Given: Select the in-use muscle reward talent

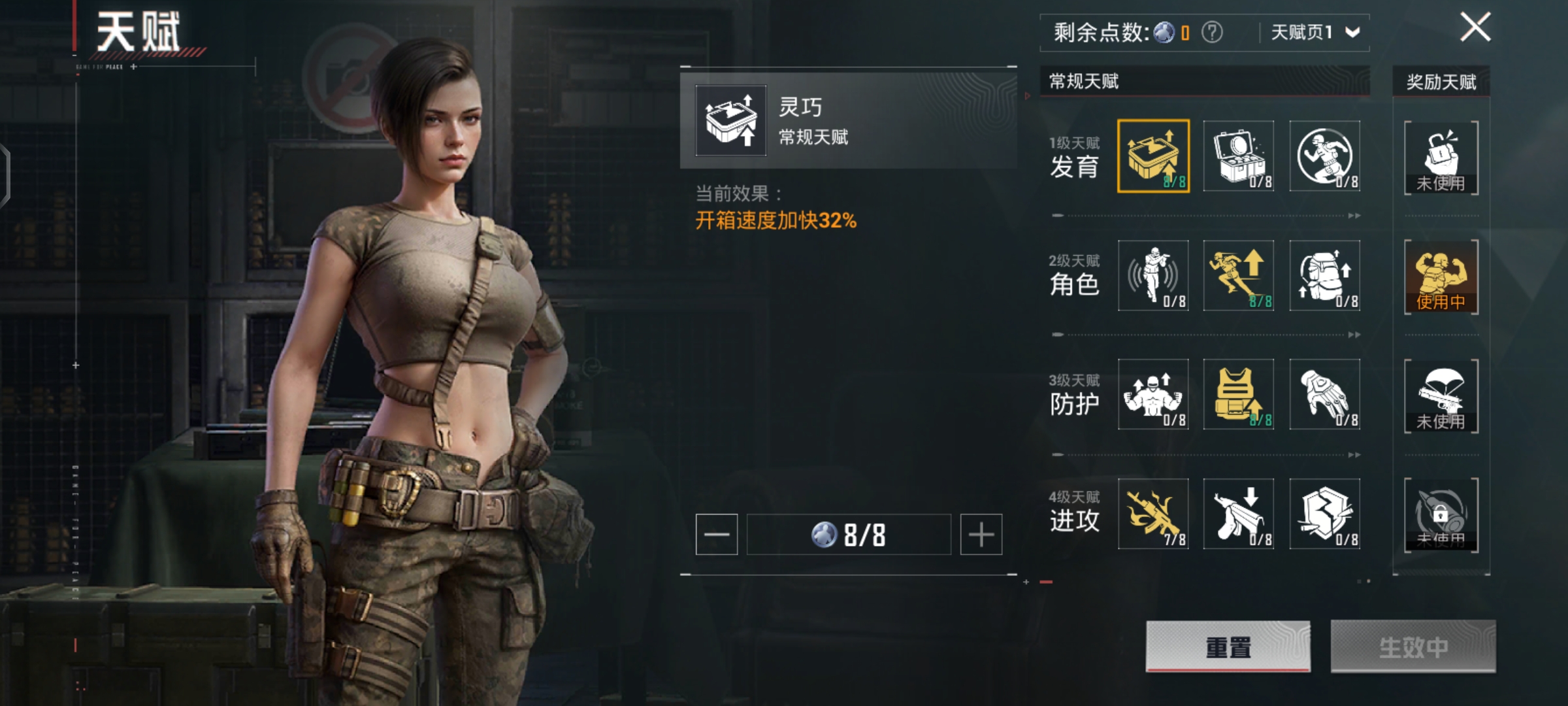Looking at the screenshot, I should [1441, 277].
